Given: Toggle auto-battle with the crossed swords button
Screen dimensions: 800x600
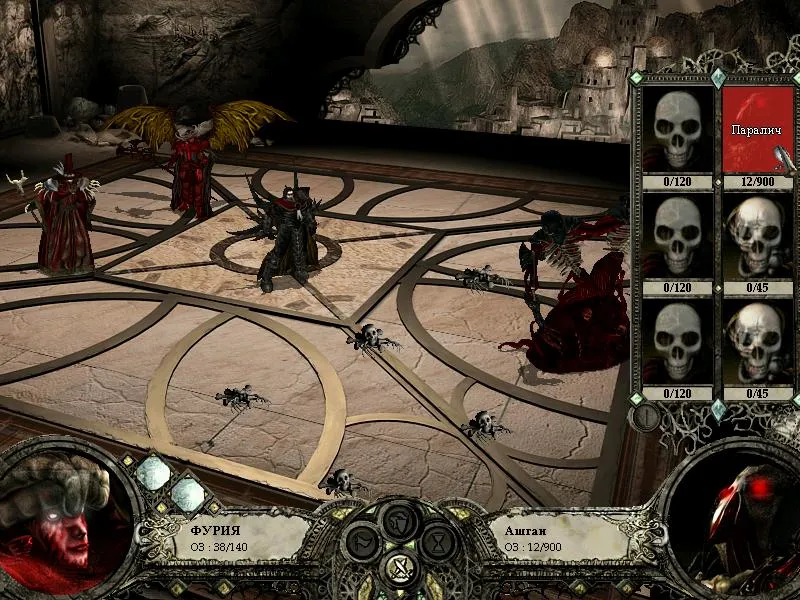Looking at the screenshot, I should 398,571.
